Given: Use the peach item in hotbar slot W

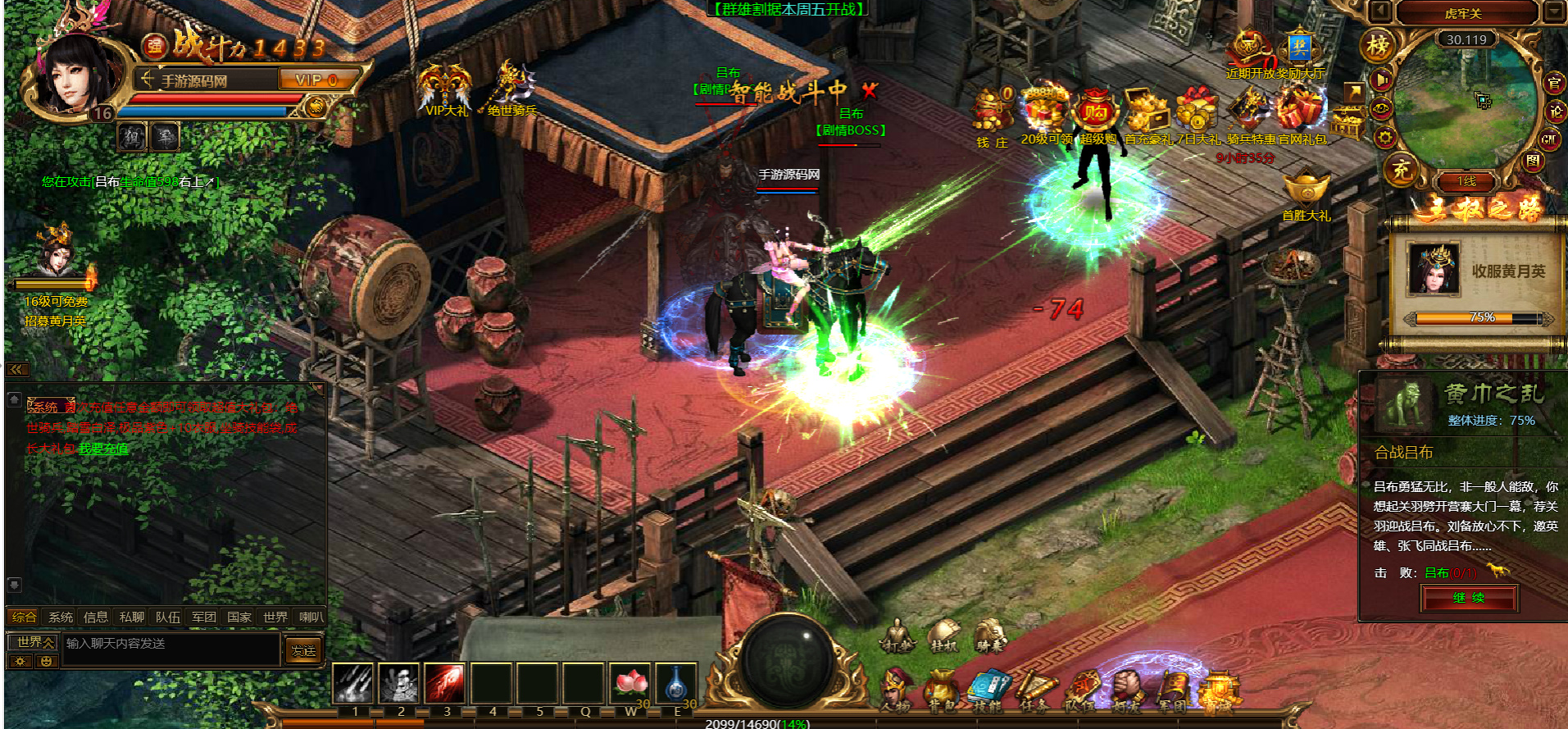Looking at the screenshot, I should (x=631, y=684).
